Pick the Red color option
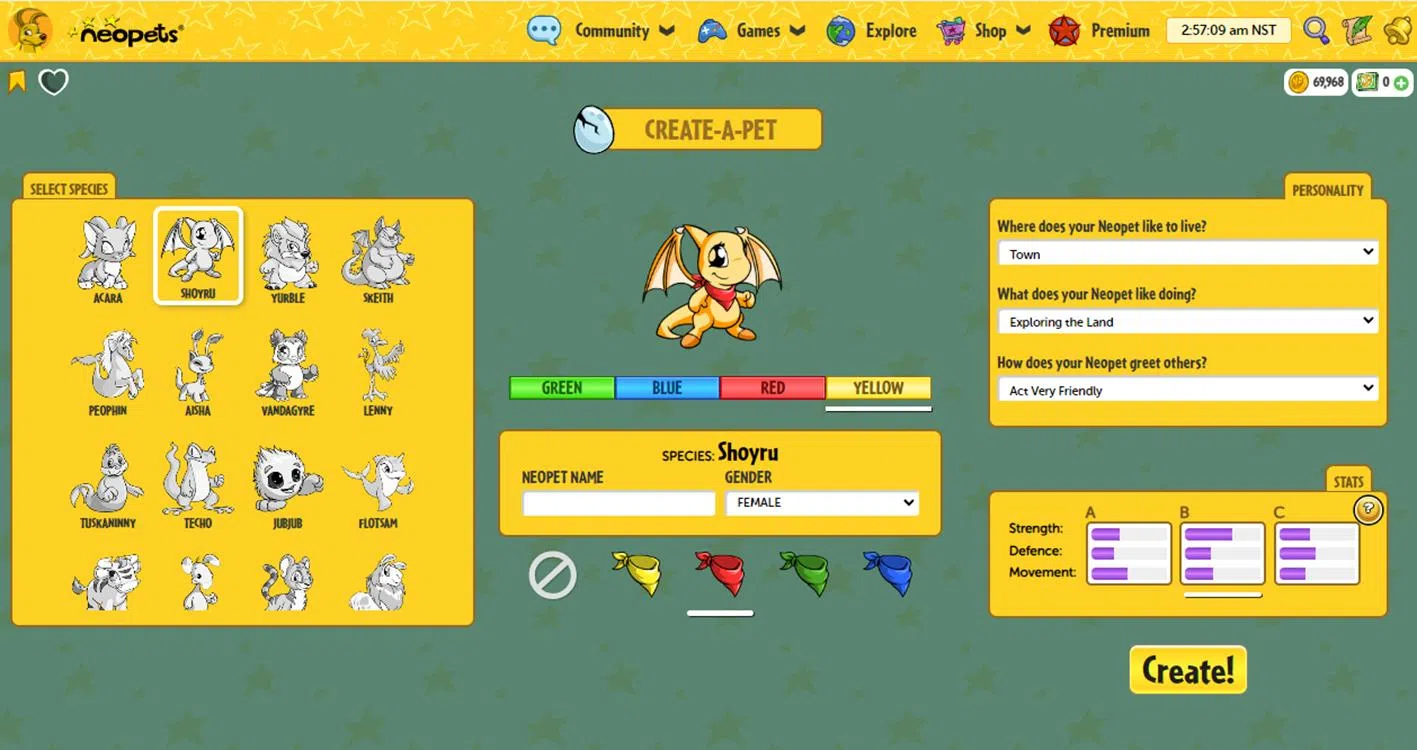 click(x=773, y=388)
